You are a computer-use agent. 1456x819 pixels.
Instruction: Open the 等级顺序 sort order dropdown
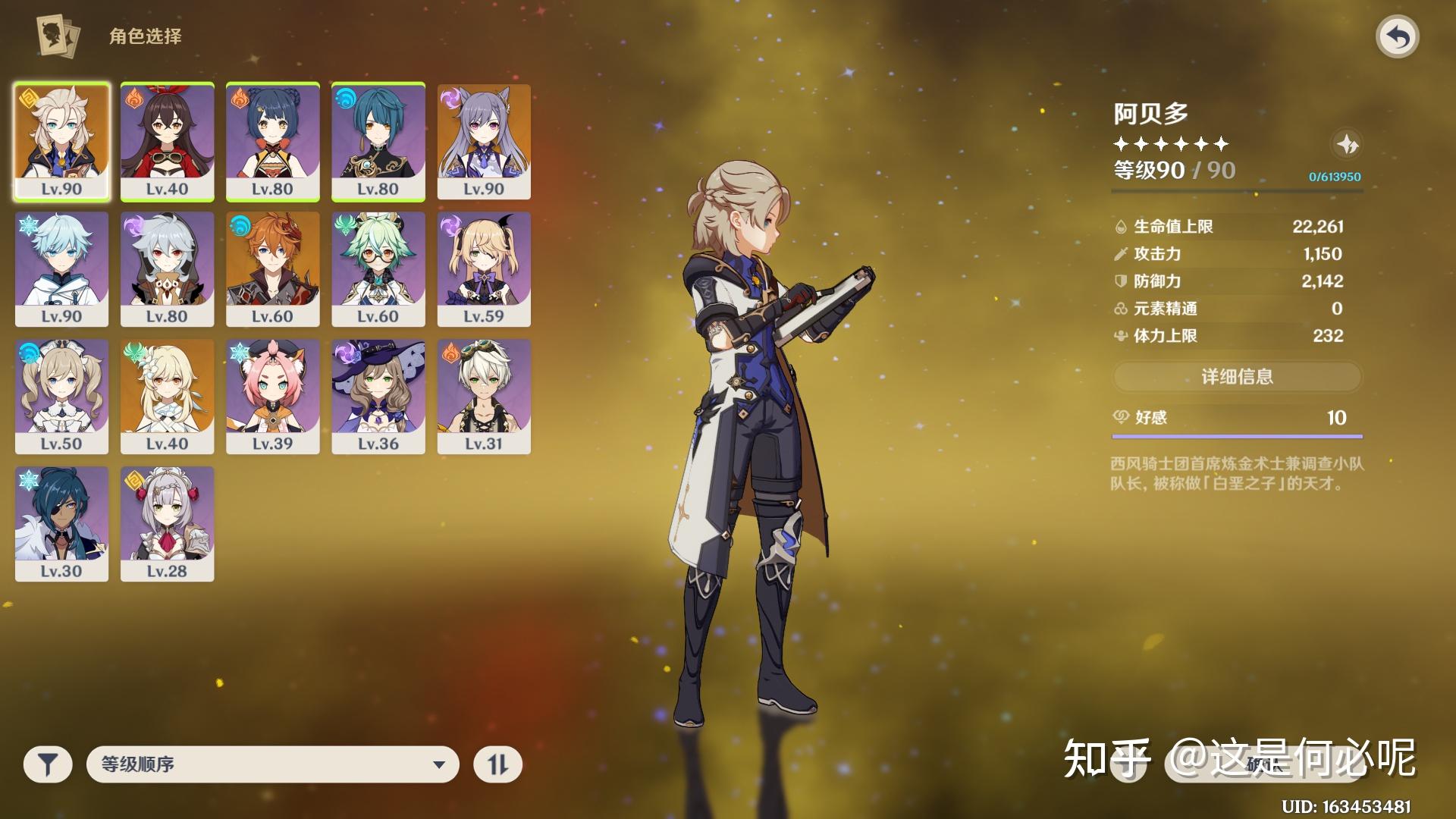(273, 764)
